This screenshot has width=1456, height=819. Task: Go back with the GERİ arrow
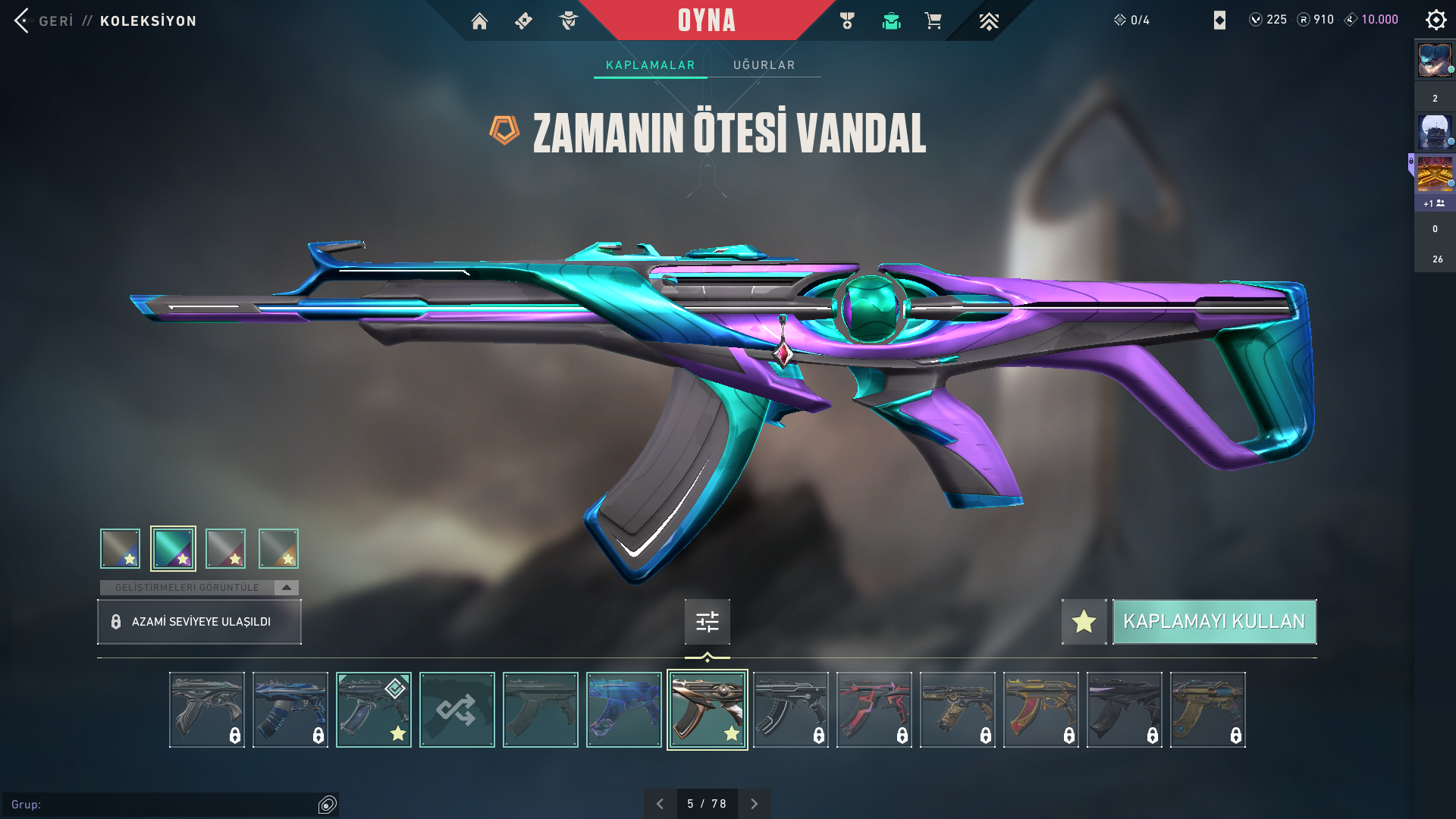(23, 20)
